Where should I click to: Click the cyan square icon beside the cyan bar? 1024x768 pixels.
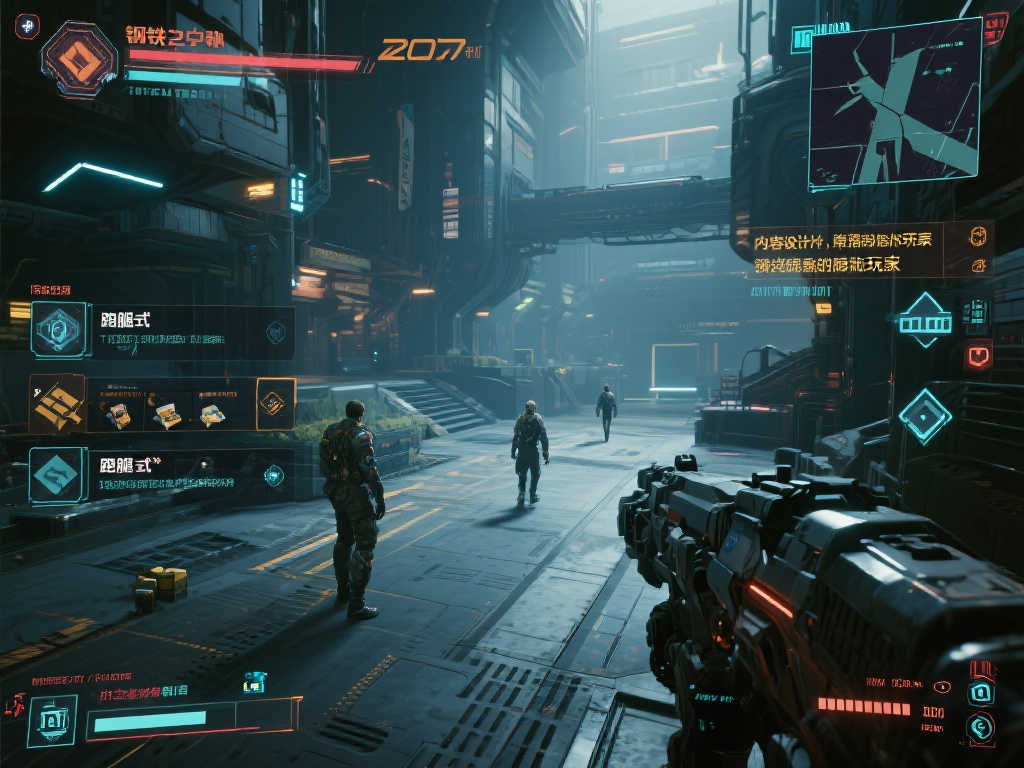click(x=51, y=719)
